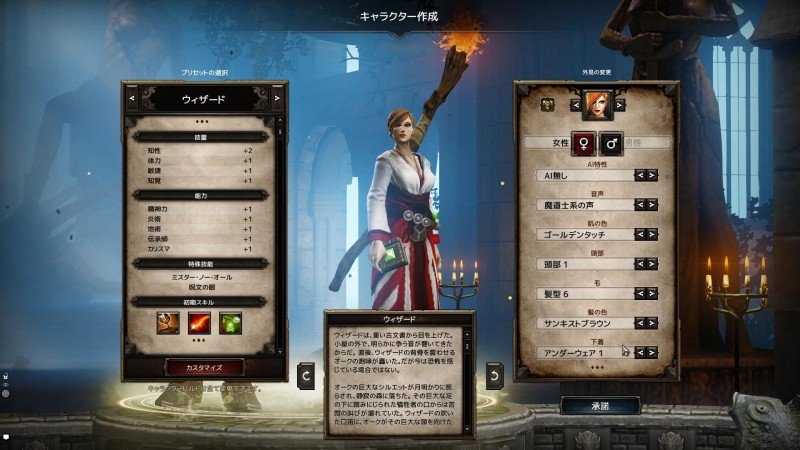This screenshot has width=800, height=450.
Task: Choose the female gender symbol button
Action: pyautogui.click(x=584, y=143)
